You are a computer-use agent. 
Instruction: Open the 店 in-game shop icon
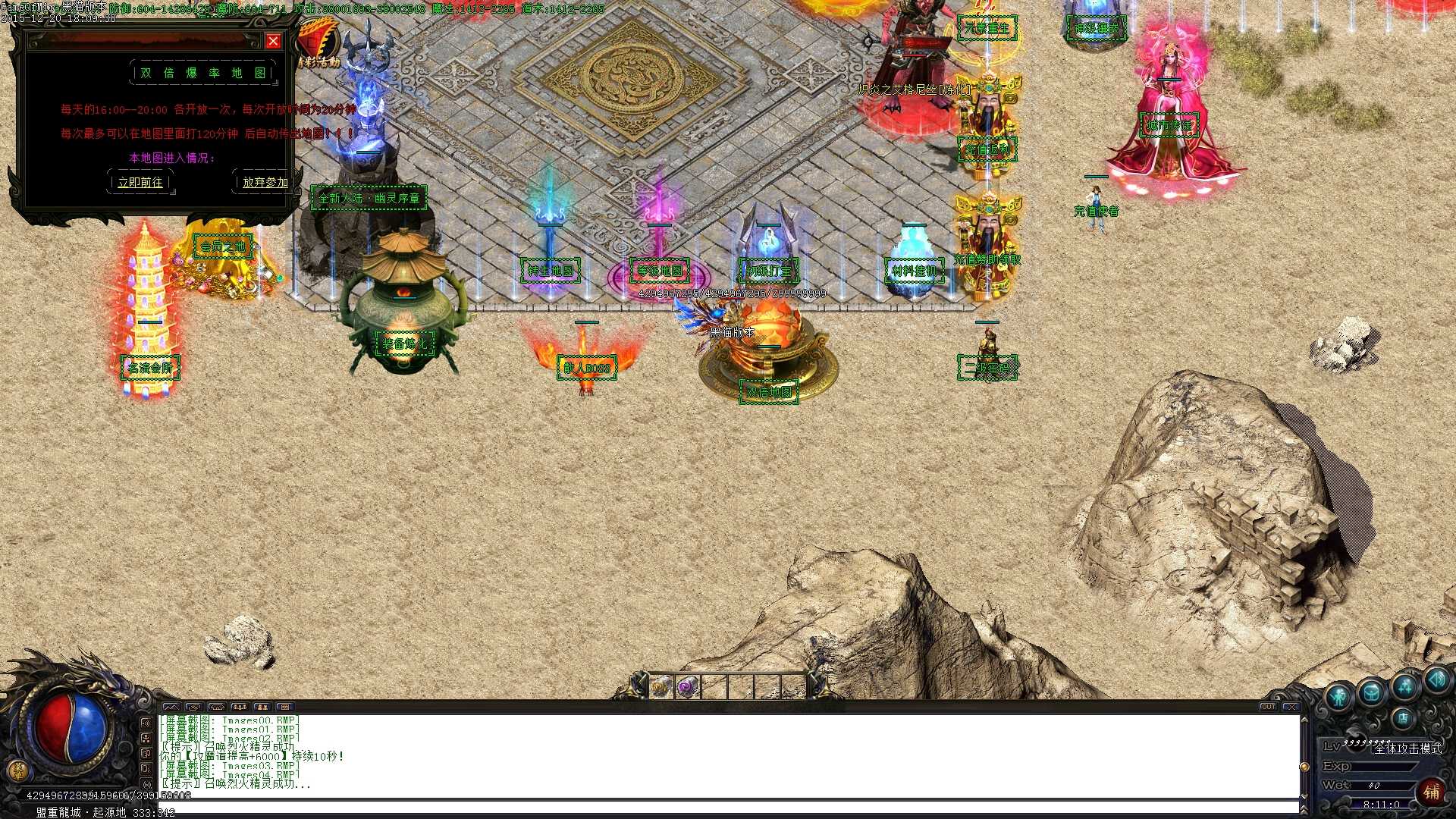point(1404,717)
